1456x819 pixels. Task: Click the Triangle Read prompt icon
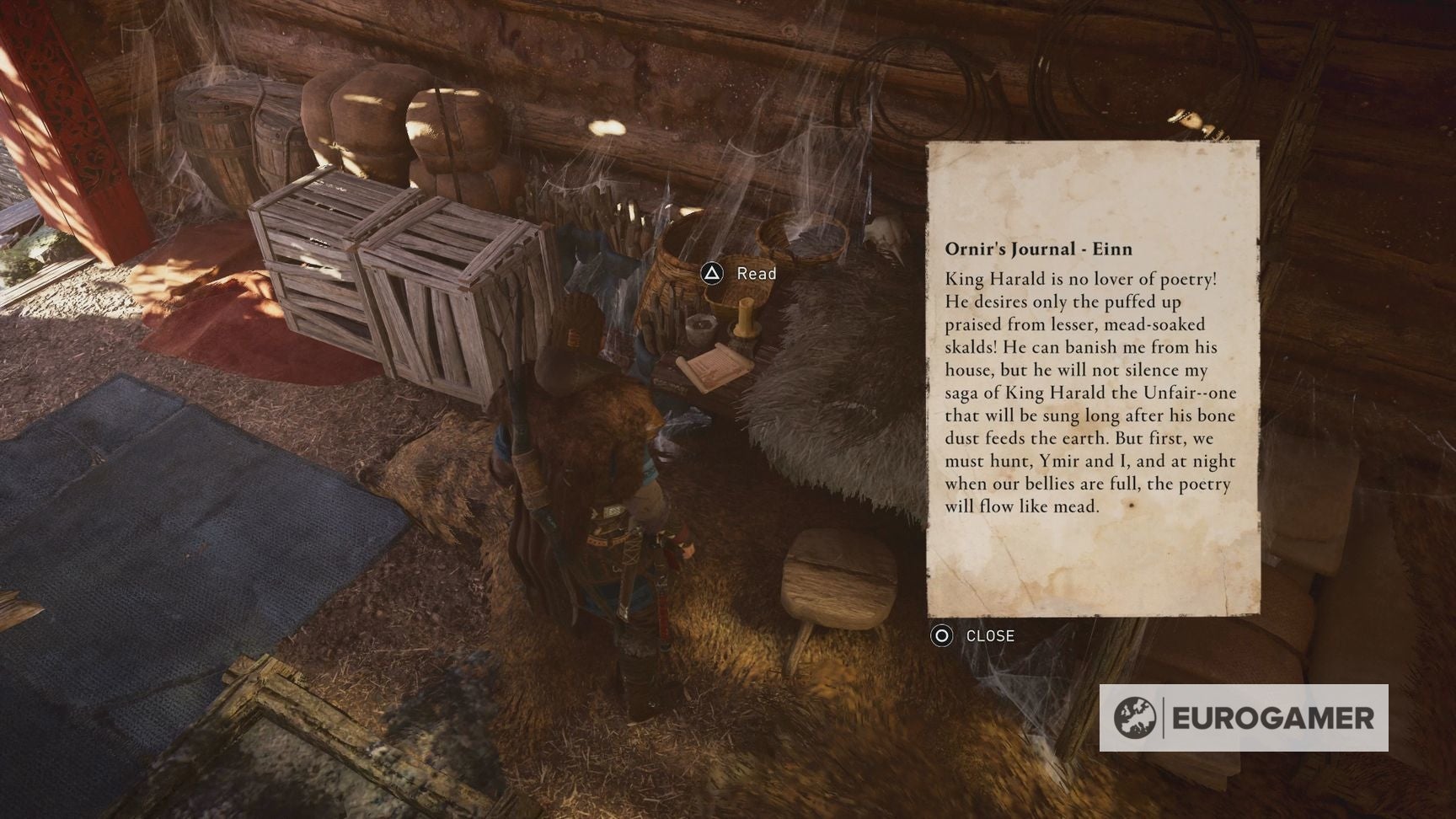pyautogui.click(x=712, y=274)
